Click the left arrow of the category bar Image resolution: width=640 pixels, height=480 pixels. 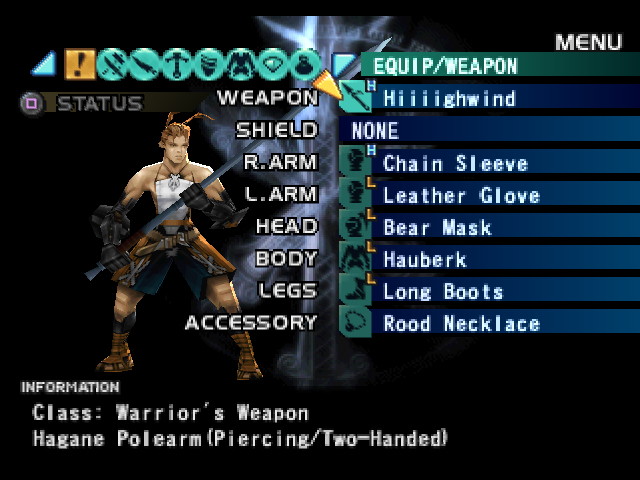point(44,65)
